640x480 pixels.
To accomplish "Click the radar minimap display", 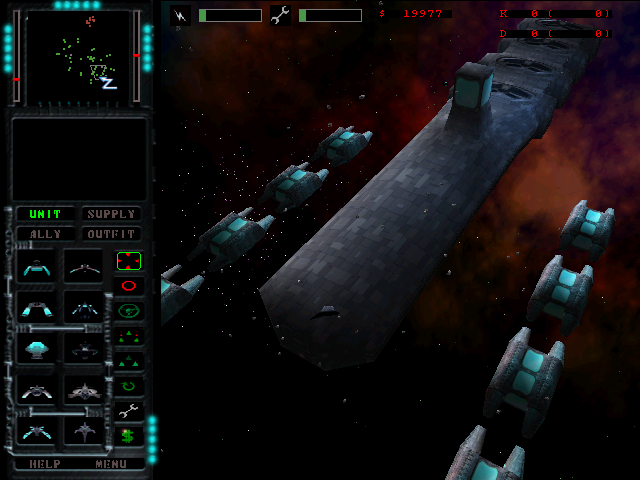I will (x=76, y=55).
